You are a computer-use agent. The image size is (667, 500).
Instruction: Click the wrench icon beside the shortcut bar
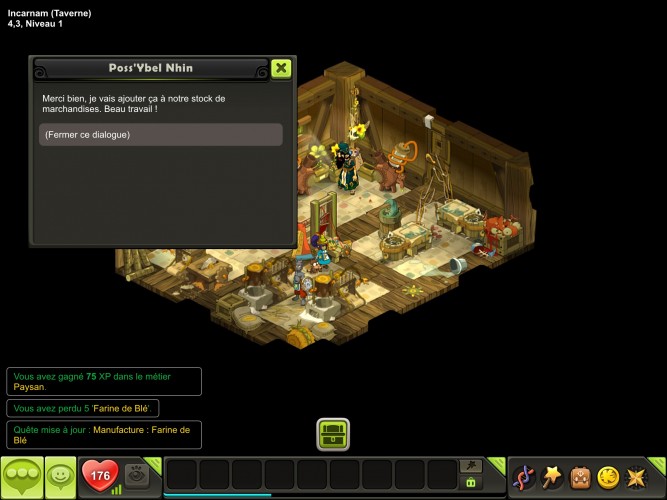(470, 465)
